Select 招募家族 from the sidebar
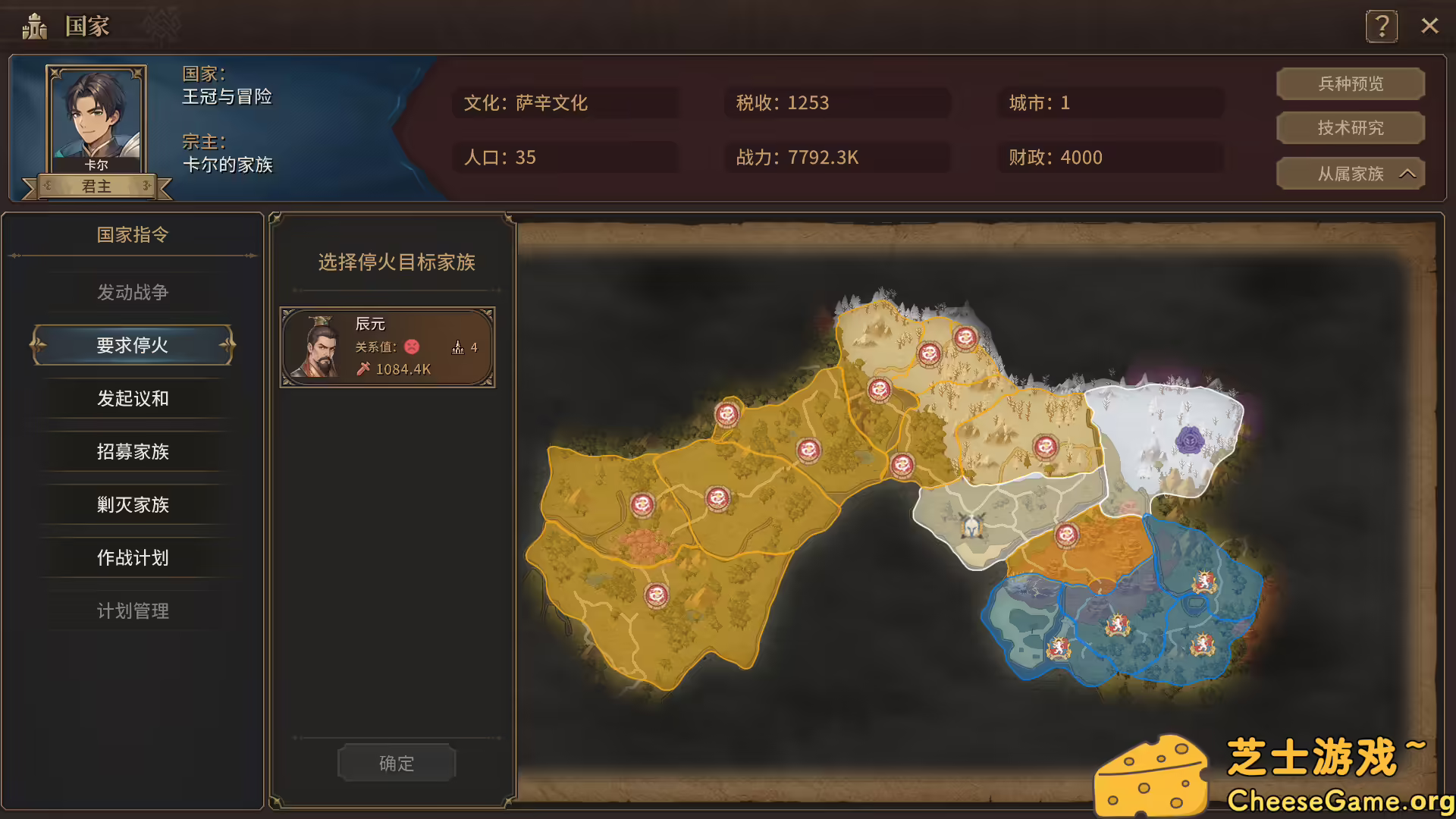The image size is (1456, 819). (133, 451)
